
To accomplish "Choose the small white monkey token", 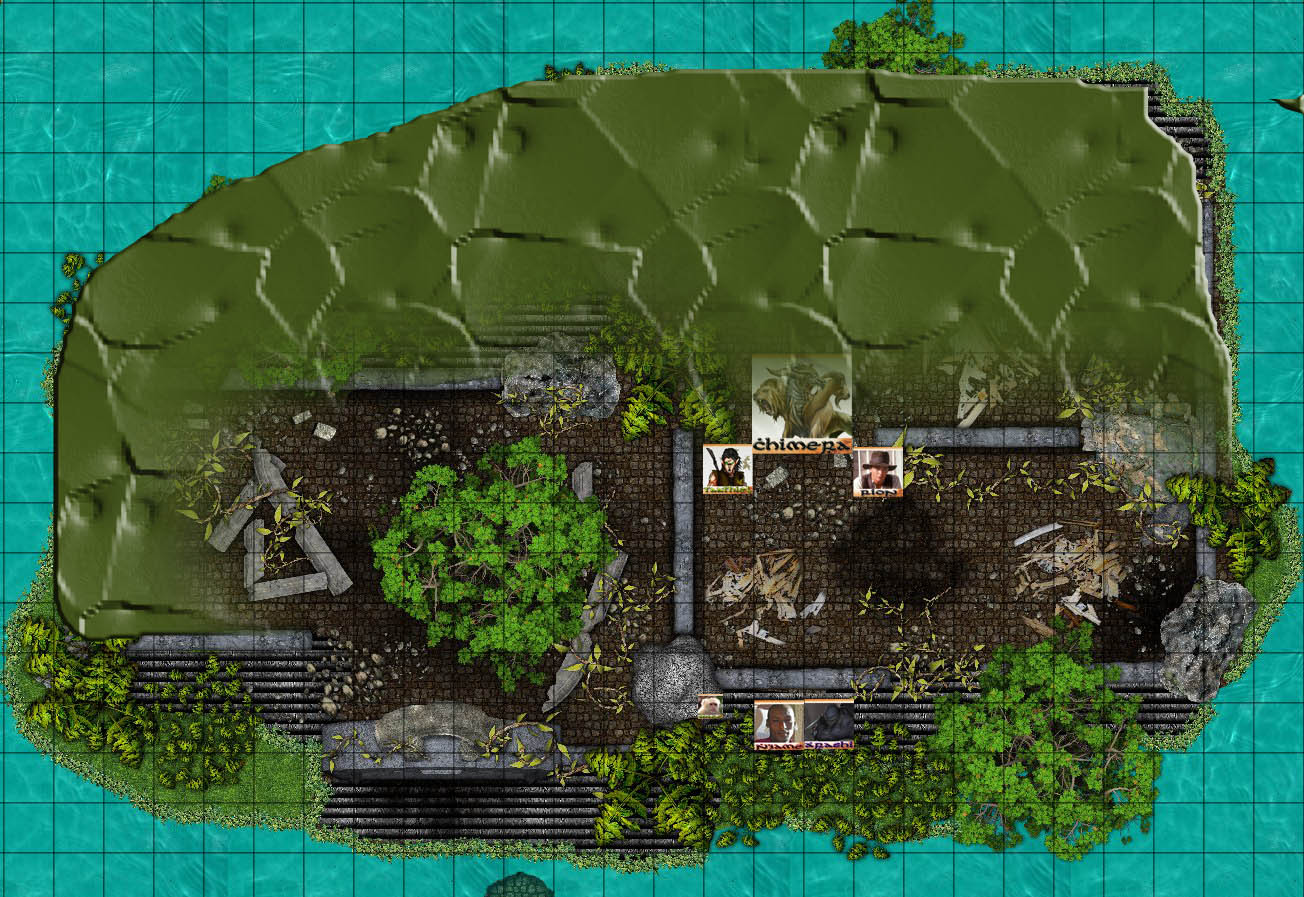I will (x=710, y=706).
